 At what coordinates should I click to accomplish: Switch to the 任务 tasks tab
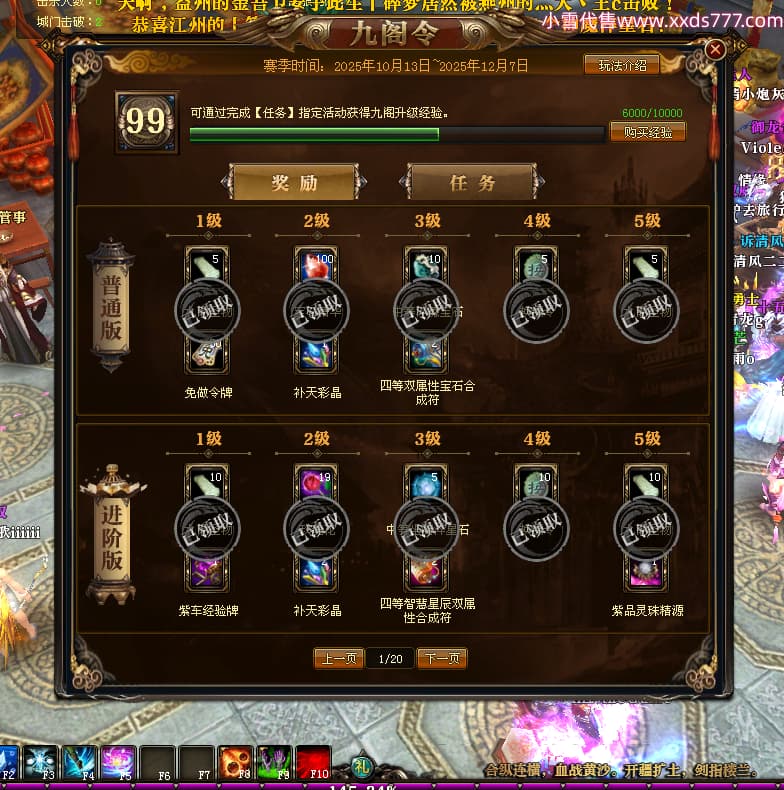tap(472, 183)
